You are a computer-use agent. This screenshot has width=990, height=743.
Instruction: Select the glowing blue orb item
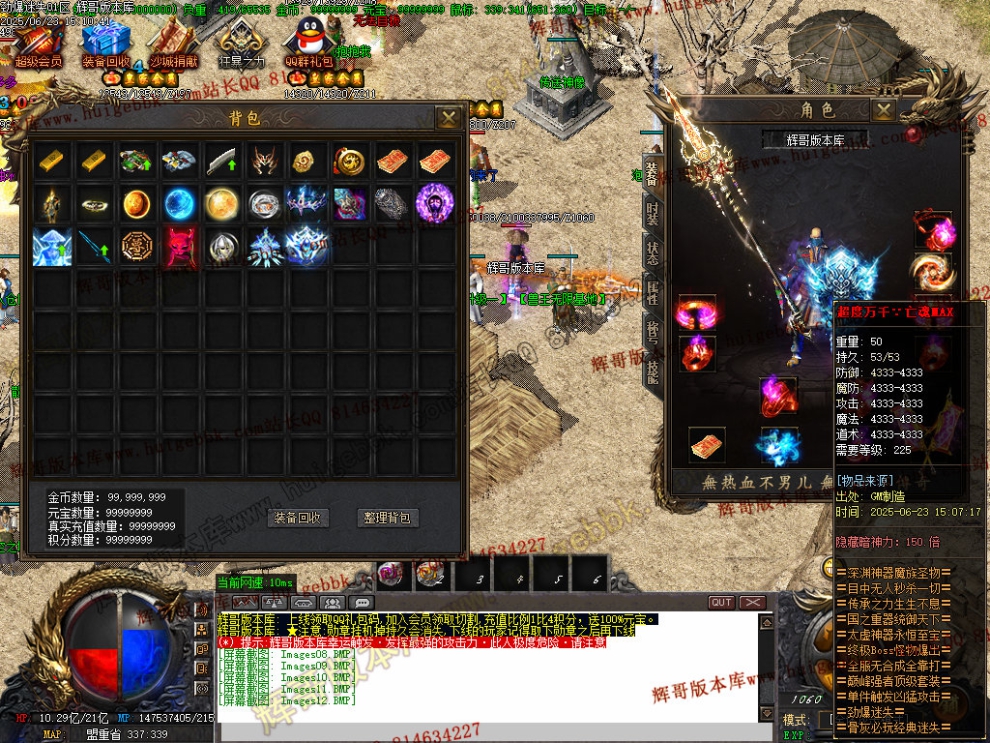point(181,203)
